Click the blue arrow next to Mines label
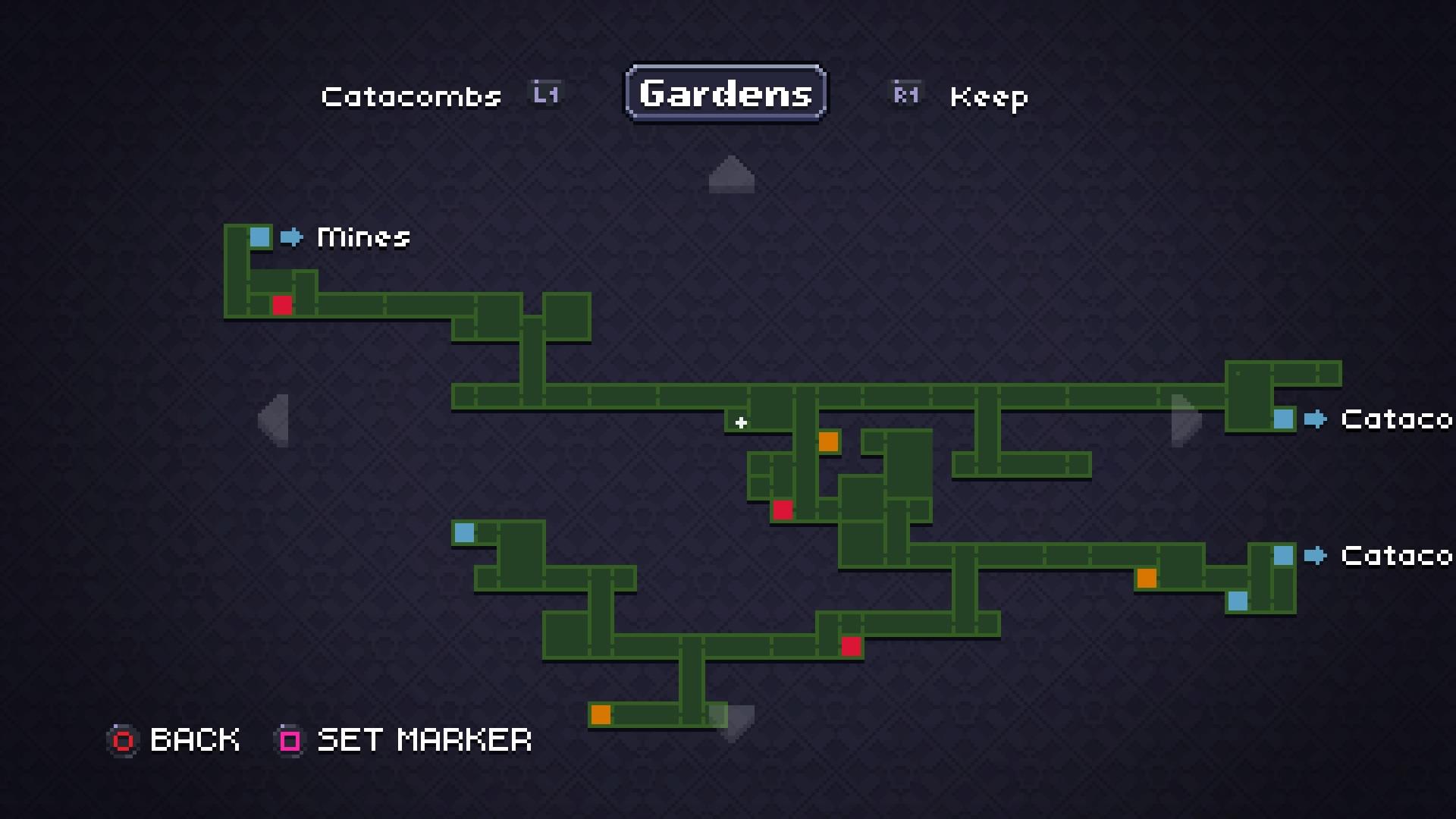 [290, 237]
